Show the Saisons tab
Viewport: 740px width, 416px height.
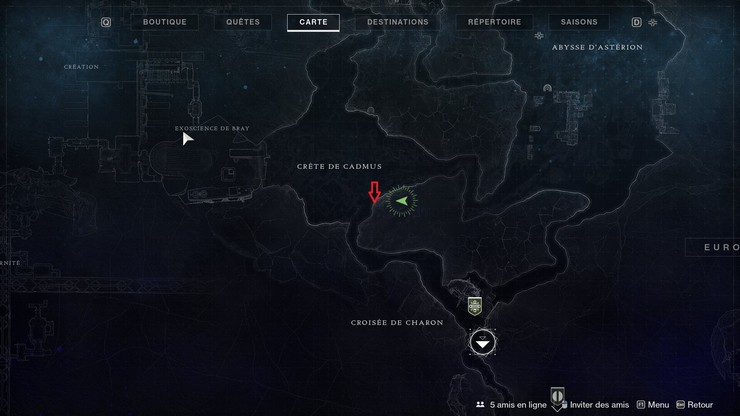tap(579, 22)
